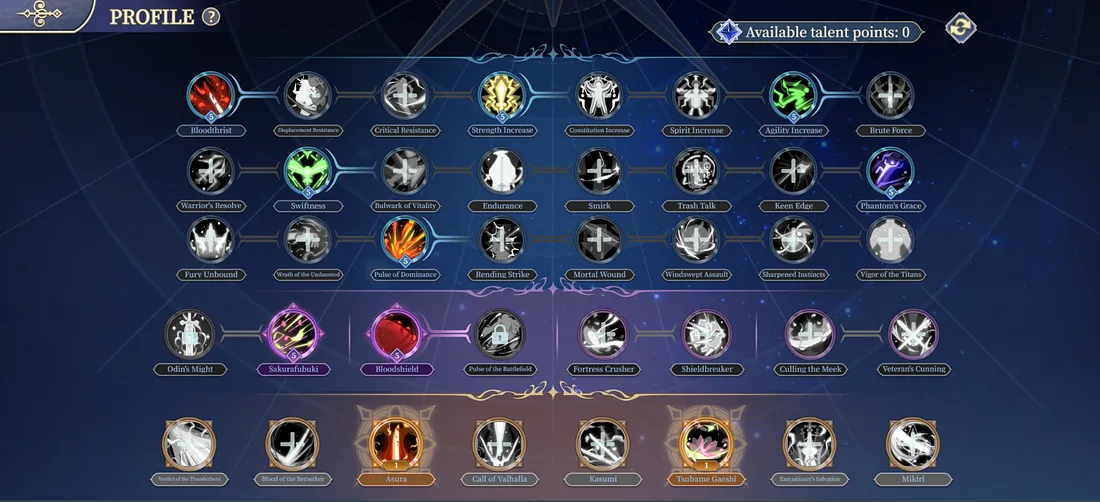Select the Sakurafubuki skill node

click(x=292, y=333)
